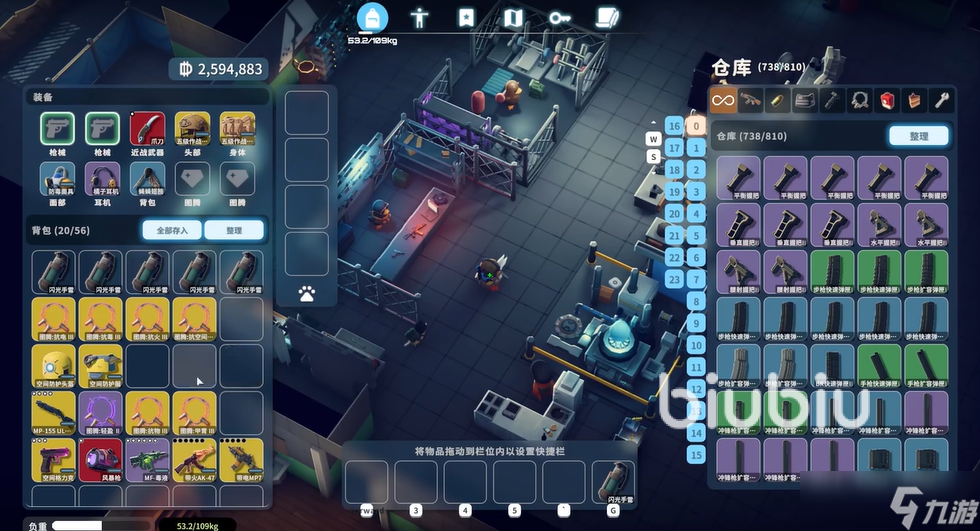Sort the warehouse with its 整理 button

(x=918, y=136)
